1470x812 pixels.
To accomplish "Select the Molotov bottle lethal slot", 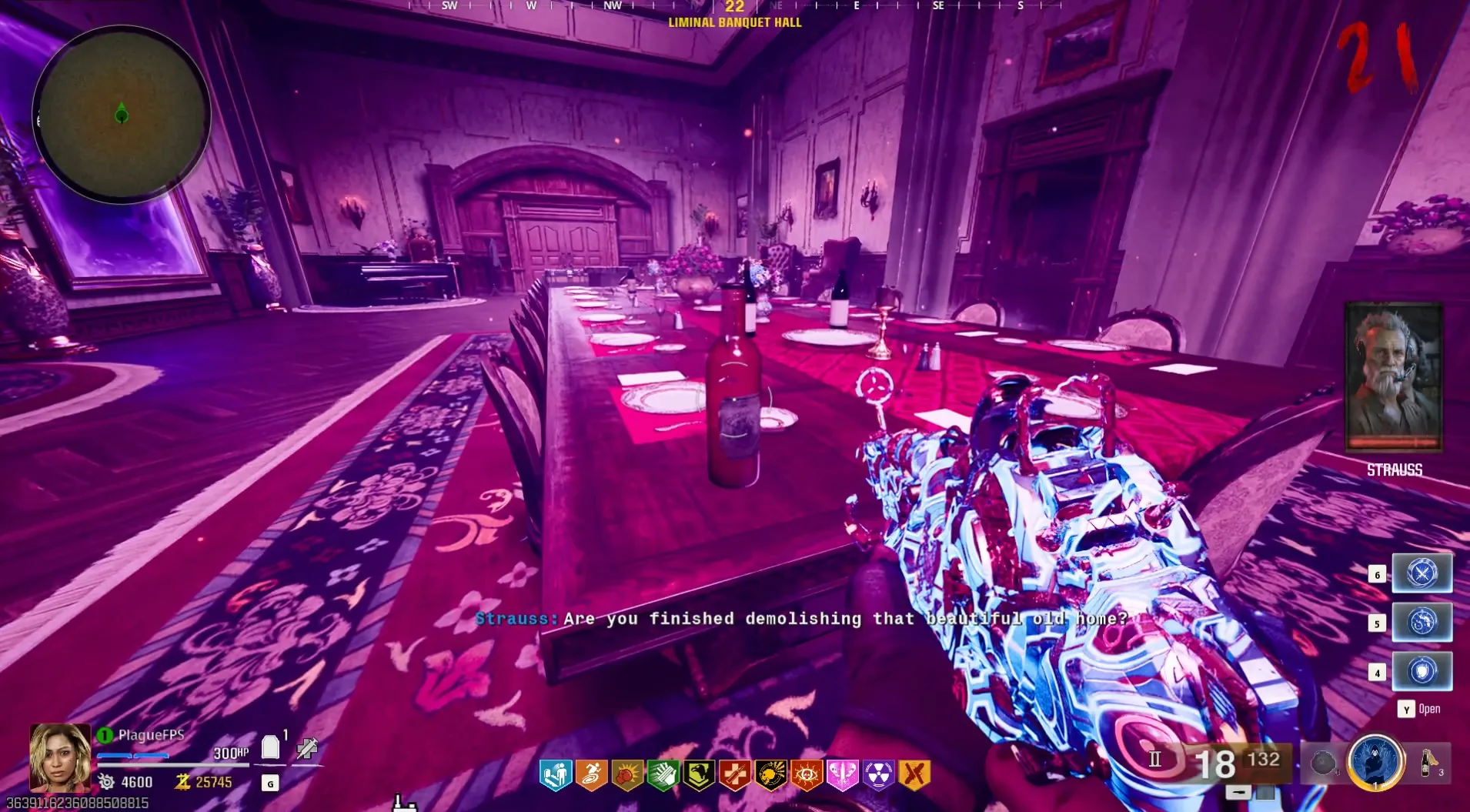I will tap(1429, 763).
